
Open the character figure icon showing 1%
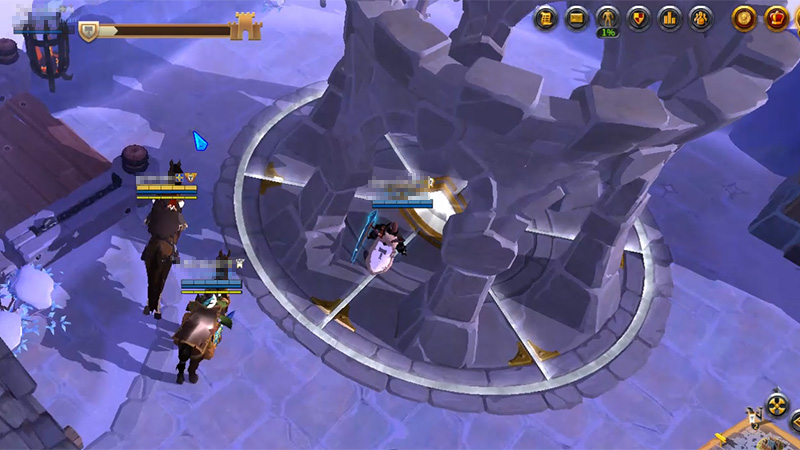(x=607, y=18)
